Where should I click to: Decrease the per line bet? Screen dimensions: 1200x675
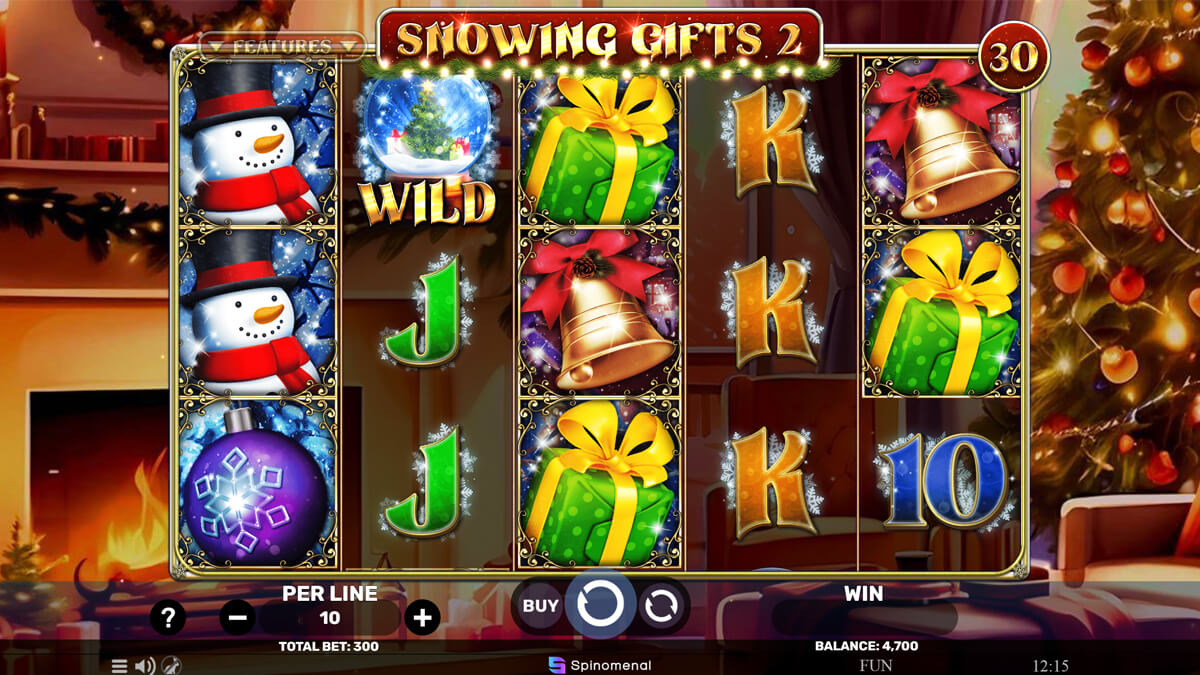point(237,617)
